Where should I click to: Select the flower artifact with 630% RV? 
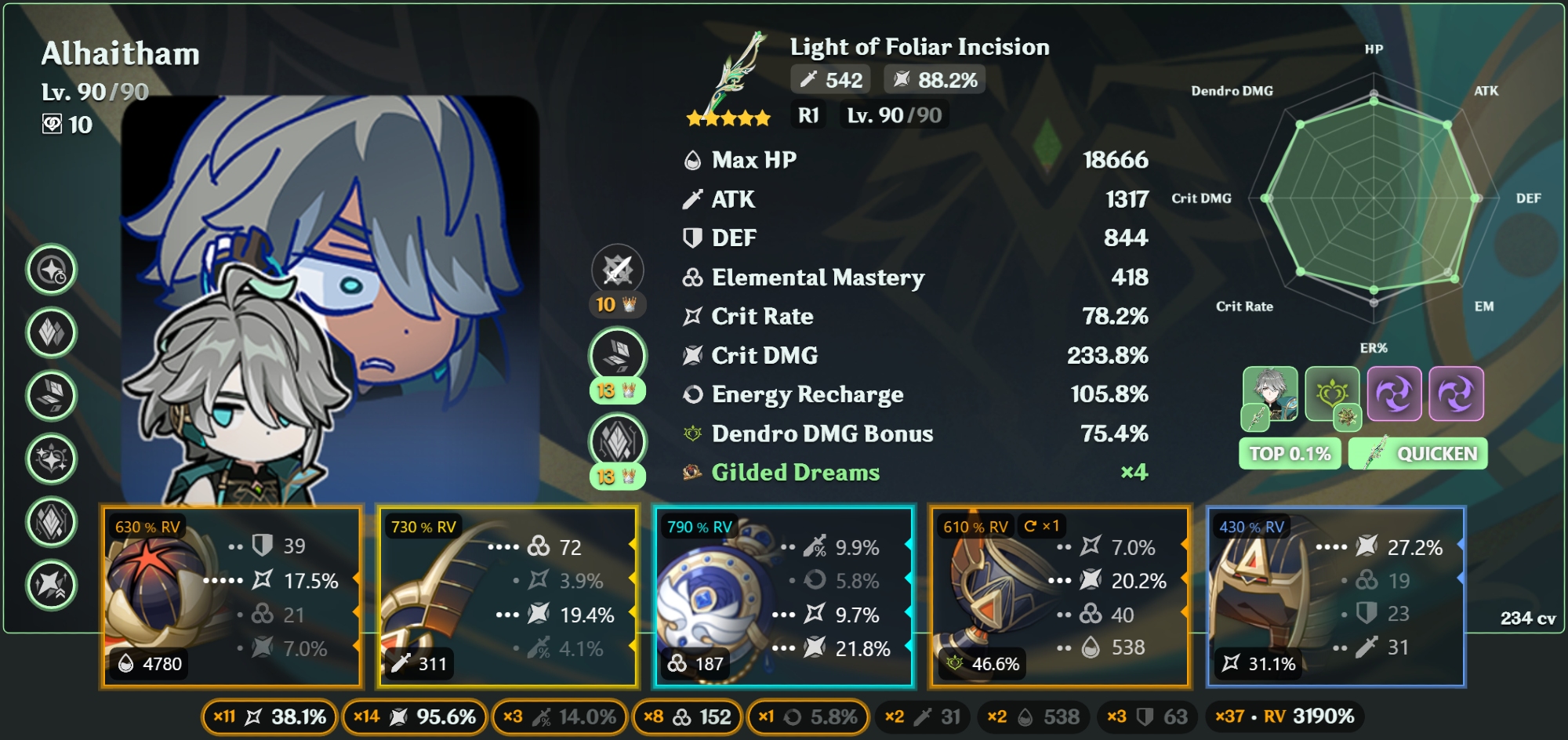tap(231, 597)
